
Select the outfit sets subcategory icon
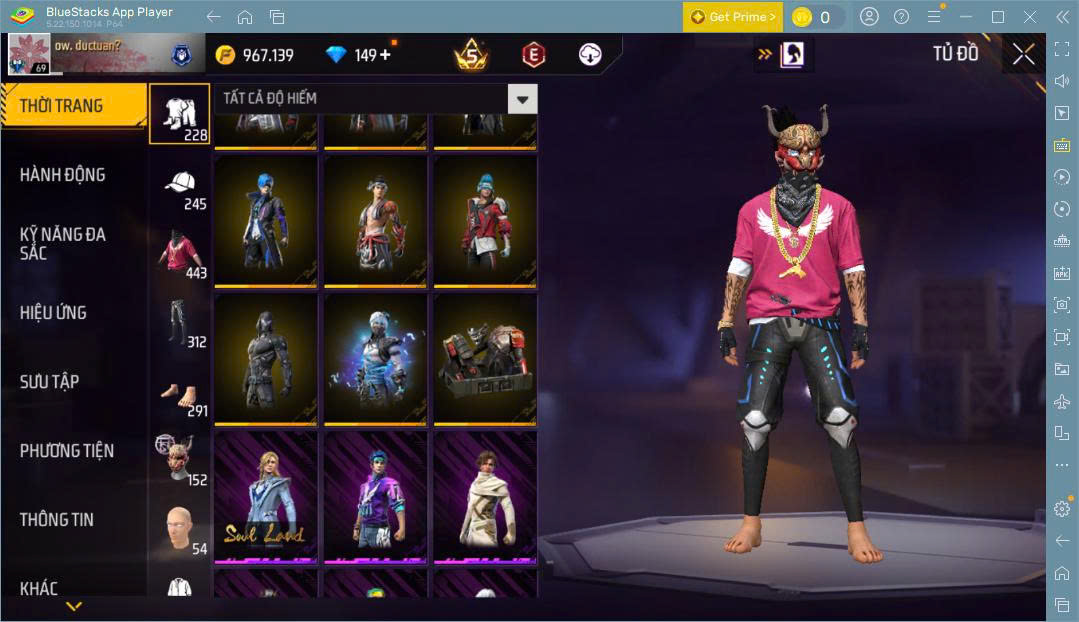click(180, 113)
